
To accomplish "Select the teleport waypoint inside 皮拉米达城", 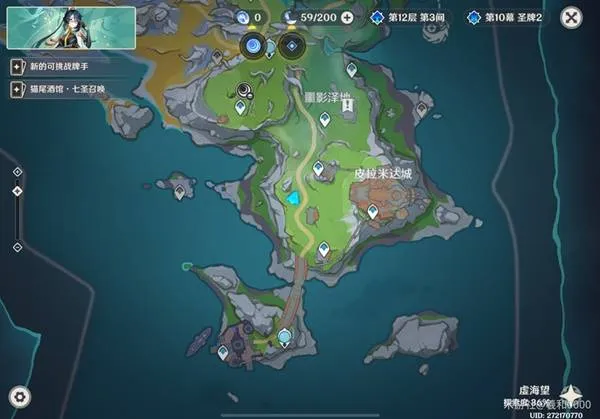I will [373, 211].
